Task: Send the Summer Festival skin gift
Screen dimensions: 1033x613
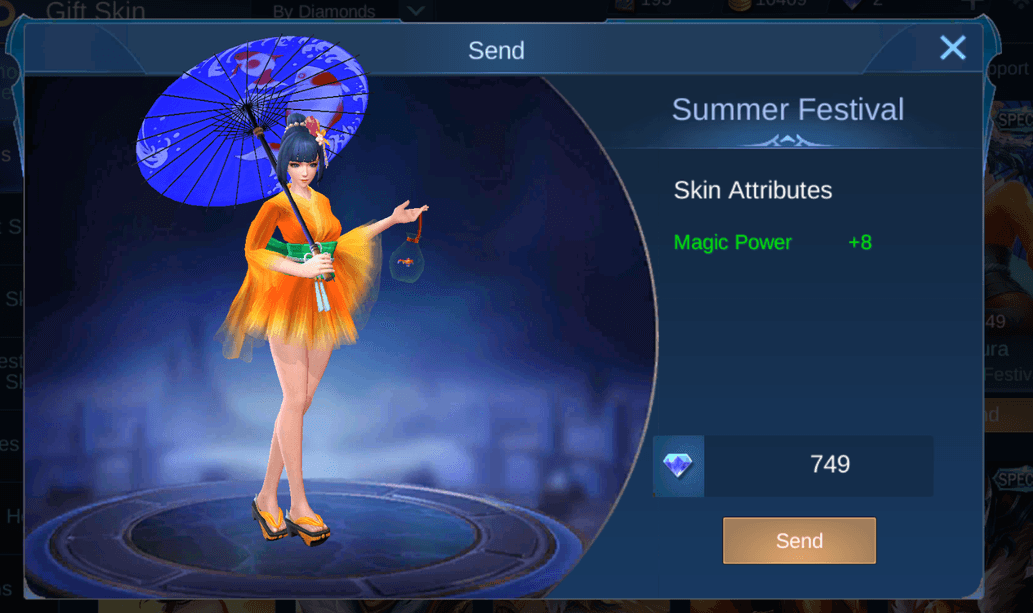Action: [x=799, y=541]
